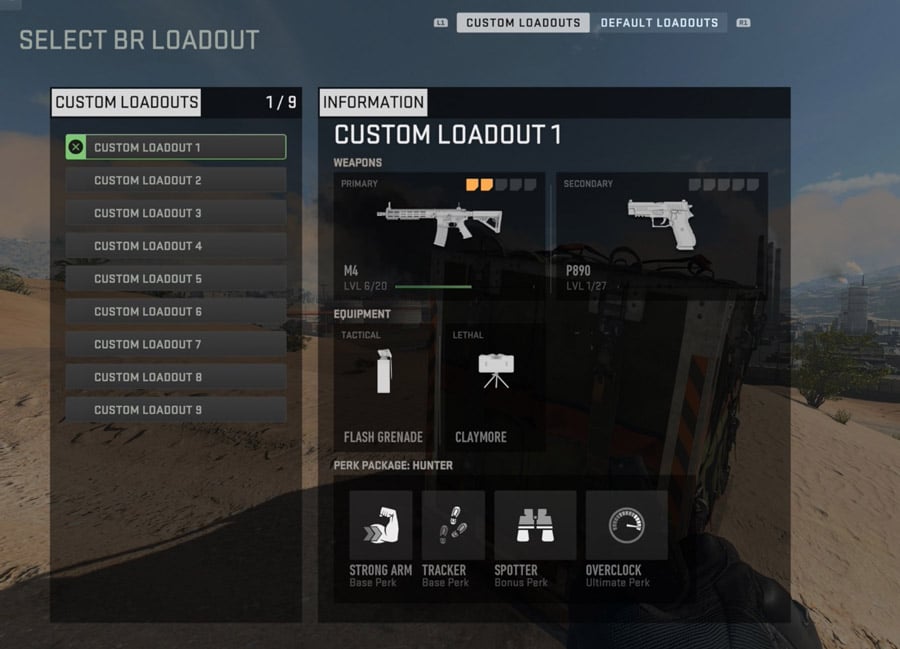The height and width of the screenshot is (649, 900).
Task: Choose Custom Loadout 5
Action: [x=176, y=279]
